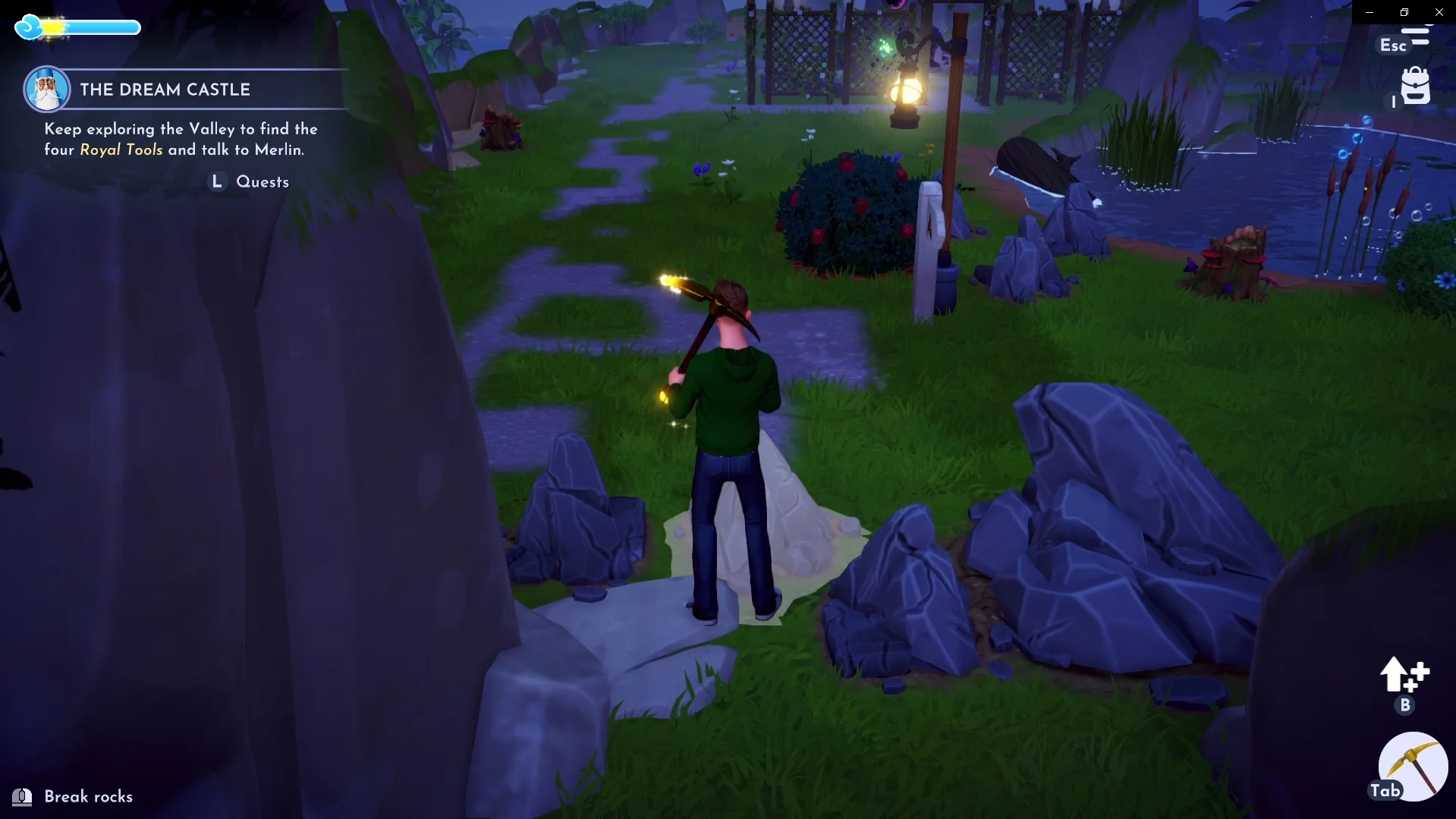
Task: Click the arrow-plus boost icon
Action: [x=1404, y=675]
